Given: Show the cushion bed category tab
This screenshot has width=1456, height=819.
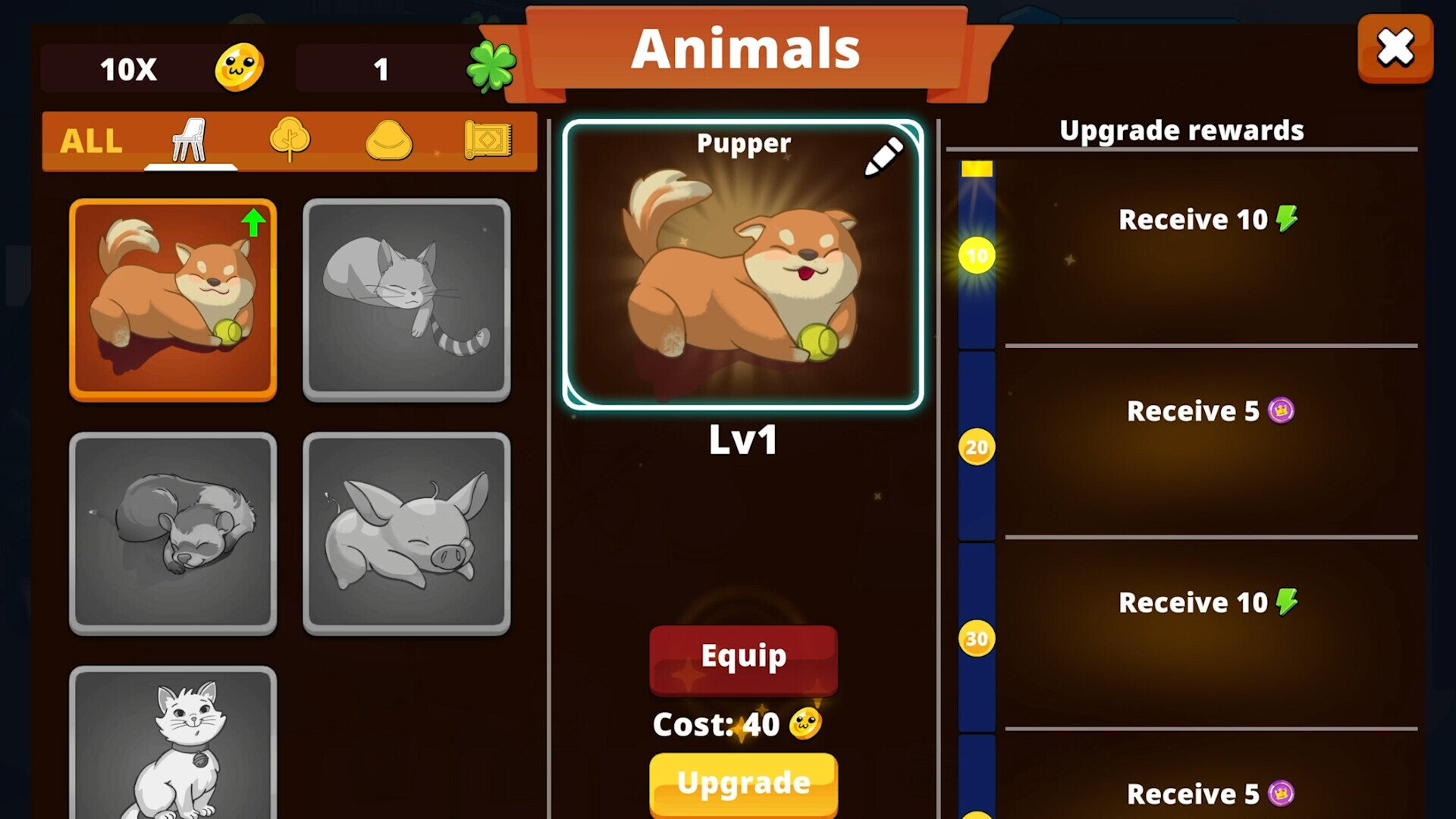Looking at the screenshot, I should [389, 141].
